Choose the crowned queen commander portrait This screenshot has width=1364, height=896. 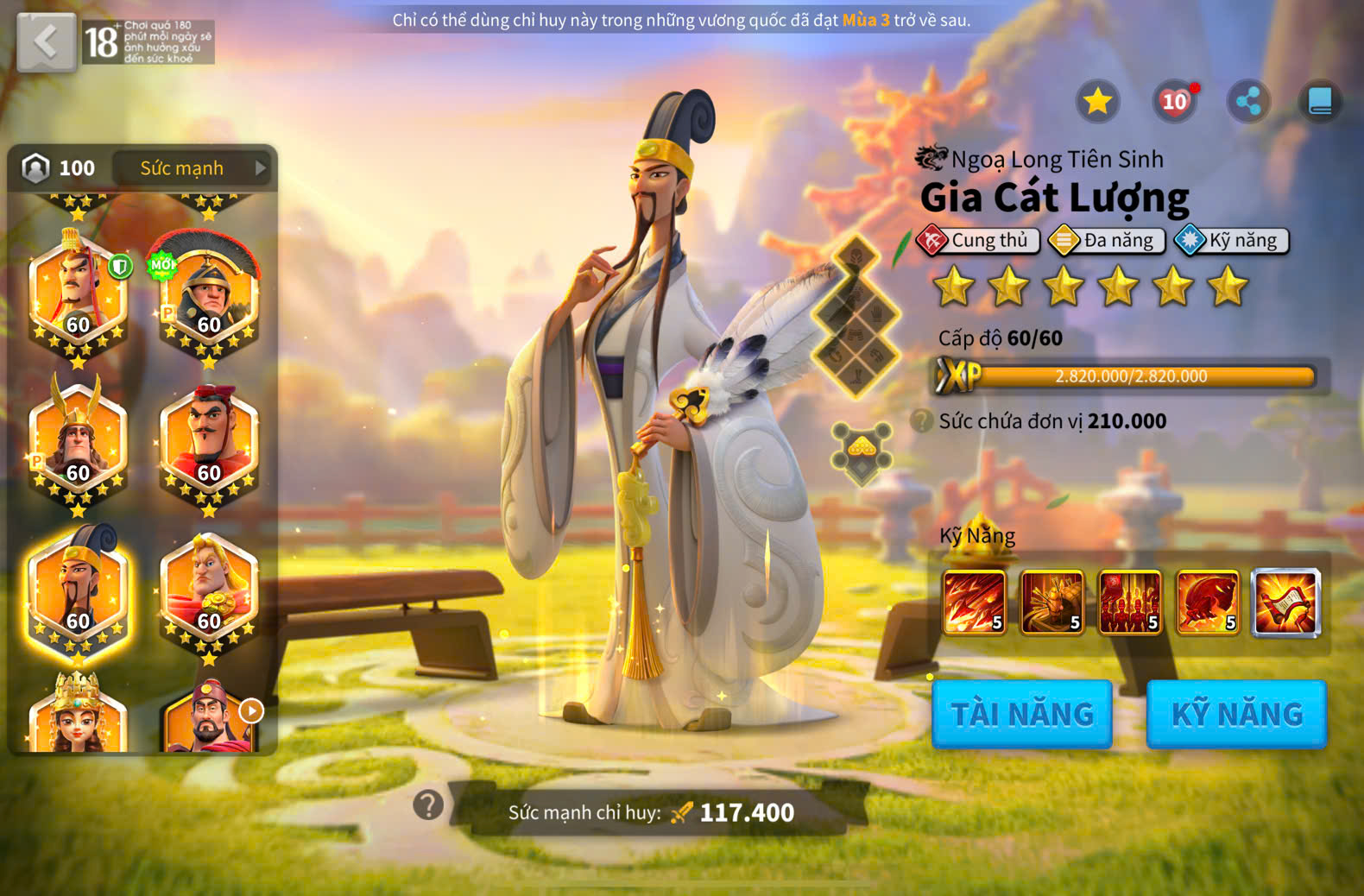tap(78, 716)
